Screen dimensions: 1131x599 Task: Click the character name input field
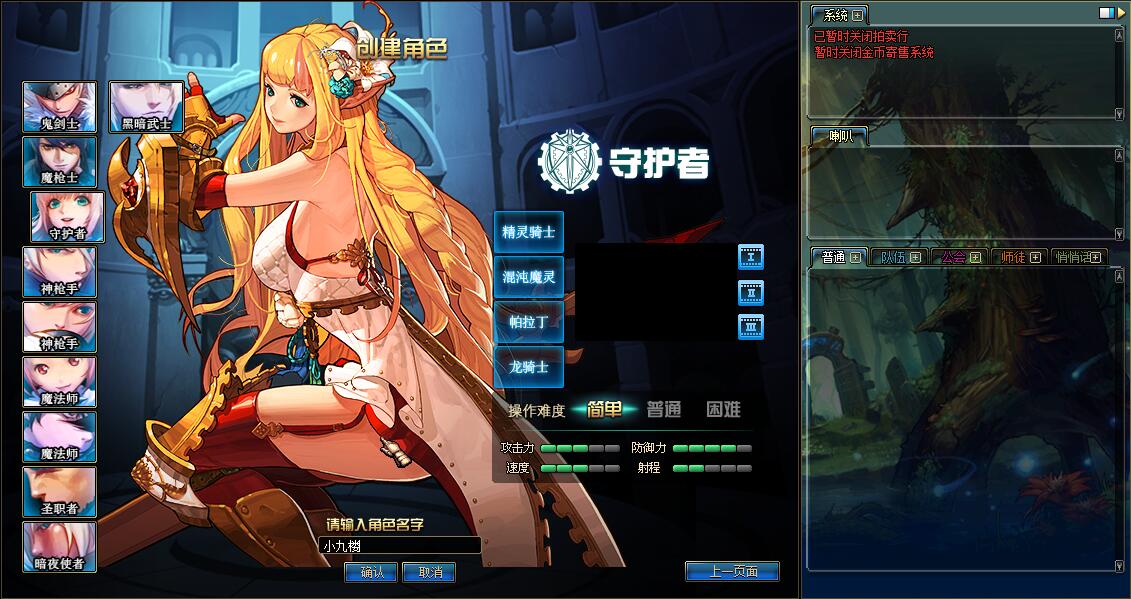point(400,546)
